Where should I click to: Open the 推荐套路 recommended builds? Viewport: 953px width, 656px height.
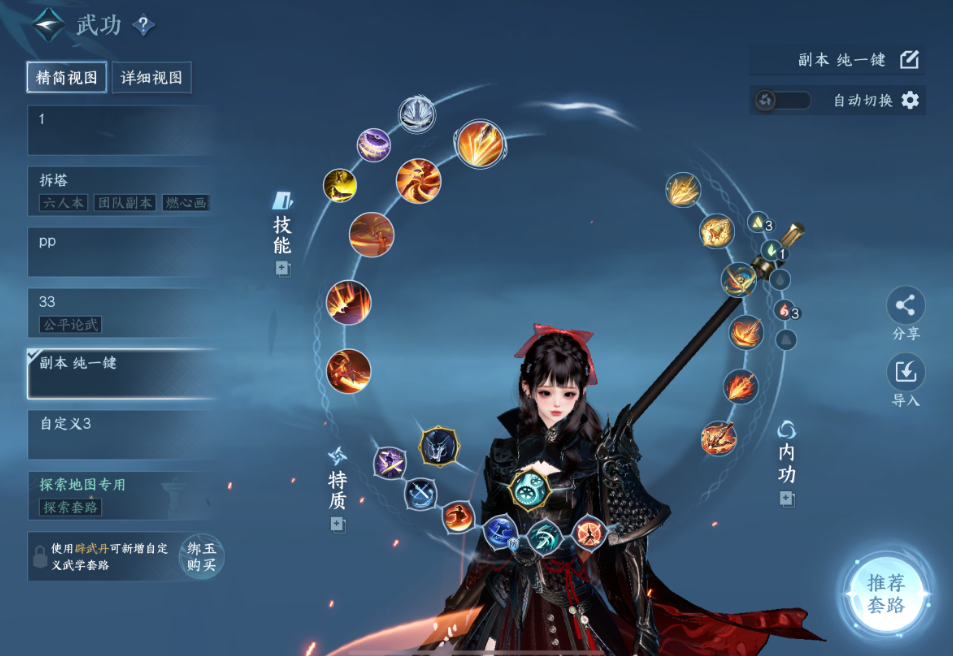(885, 594)
